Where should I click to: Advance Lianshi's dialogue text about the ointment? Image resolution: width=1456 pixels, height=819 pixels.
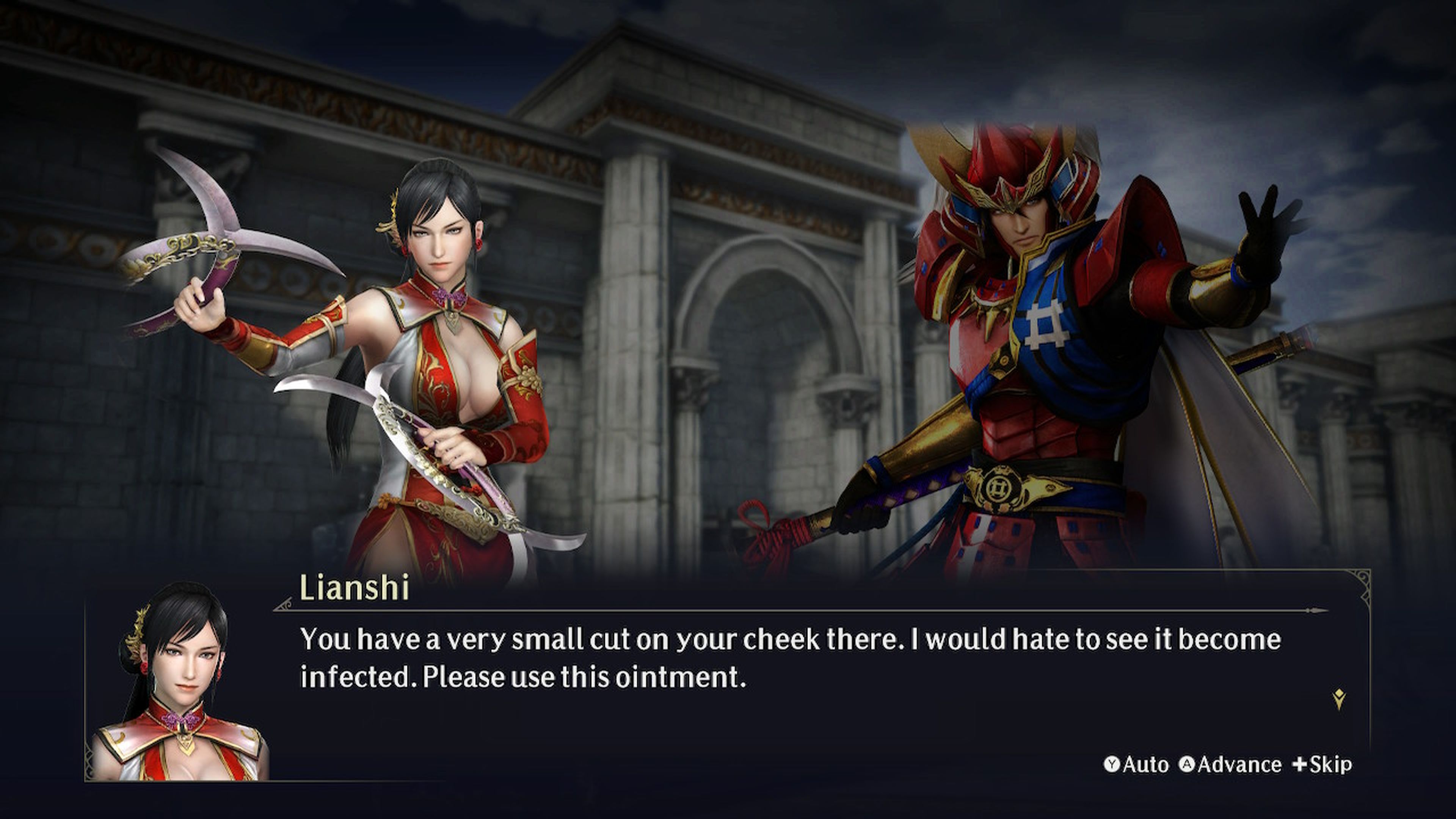point(1230,765)
